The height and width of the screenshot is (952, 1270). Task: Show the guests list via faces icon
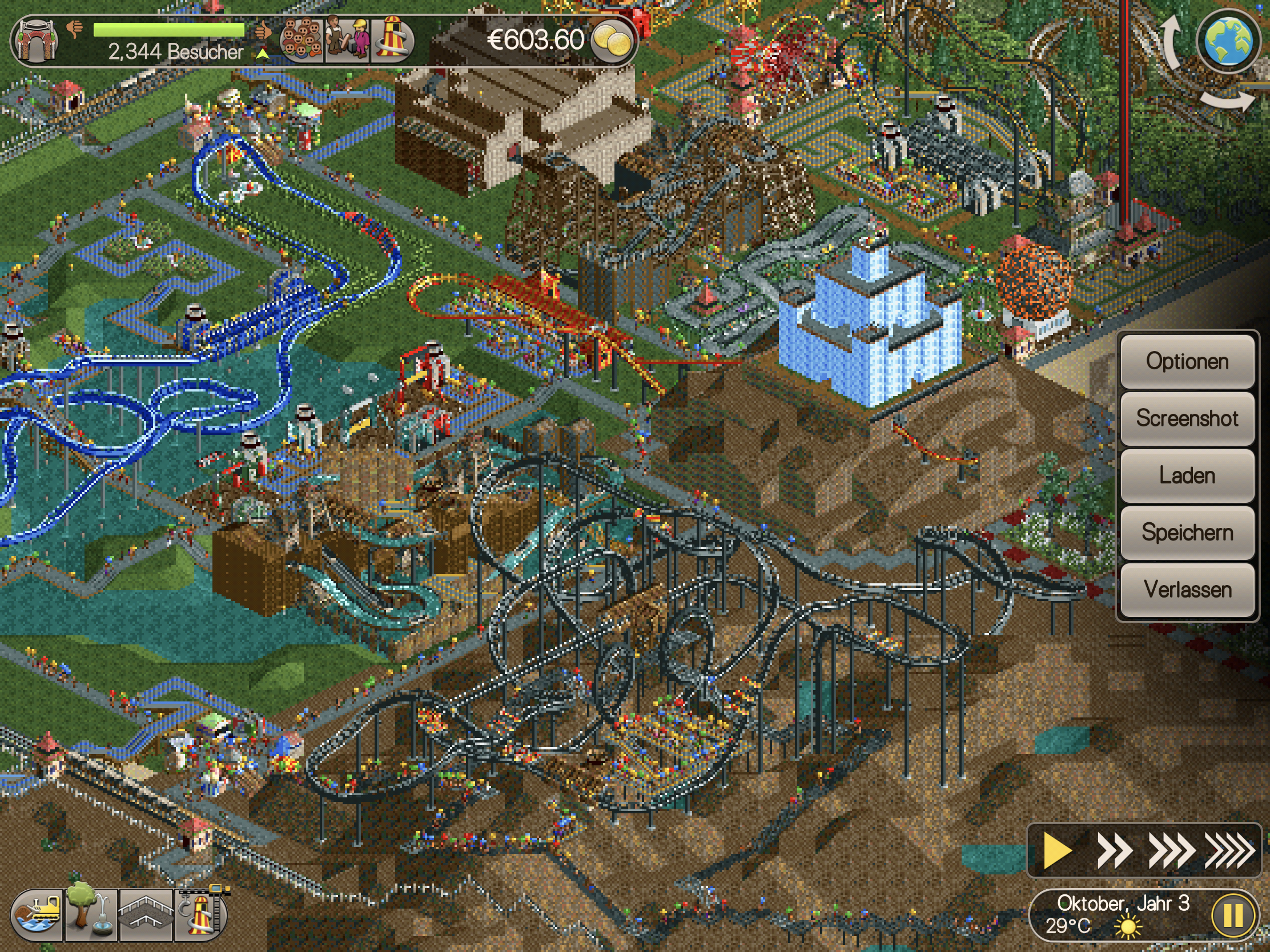pyautogui.click(x=302, y=40)
